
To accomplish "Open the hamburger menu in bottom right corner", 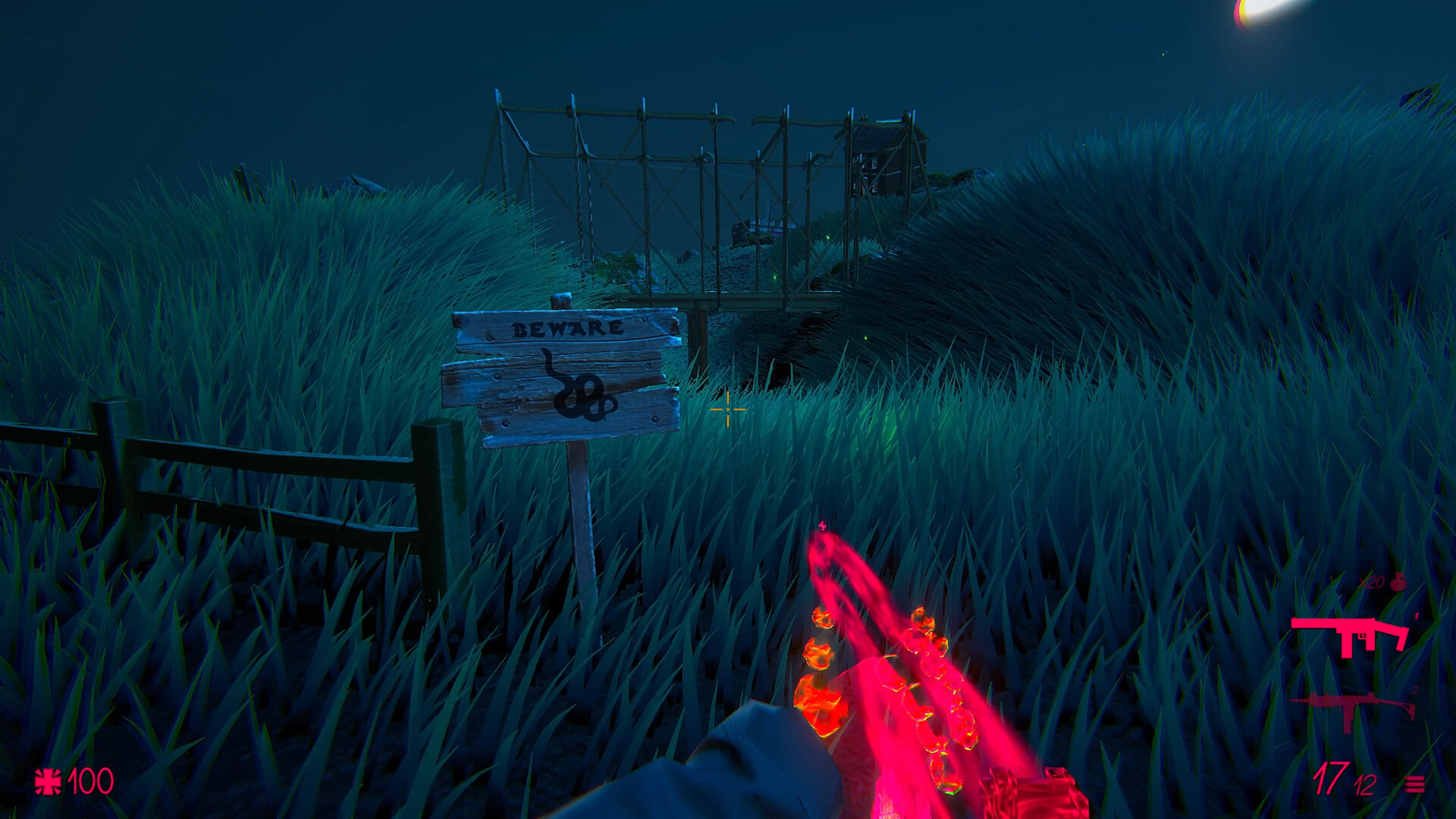I will pyautogui.click(x=1414, y=784).
